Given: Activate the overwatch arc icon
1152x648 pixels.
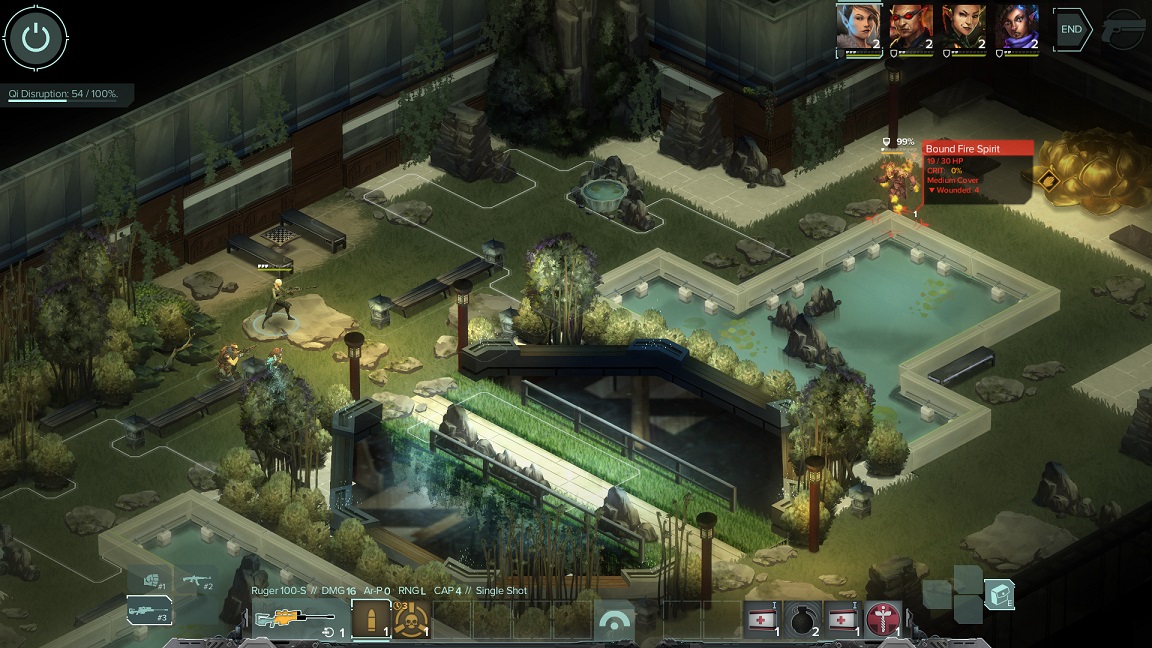Looking at the screenshot, I should 614,622.
